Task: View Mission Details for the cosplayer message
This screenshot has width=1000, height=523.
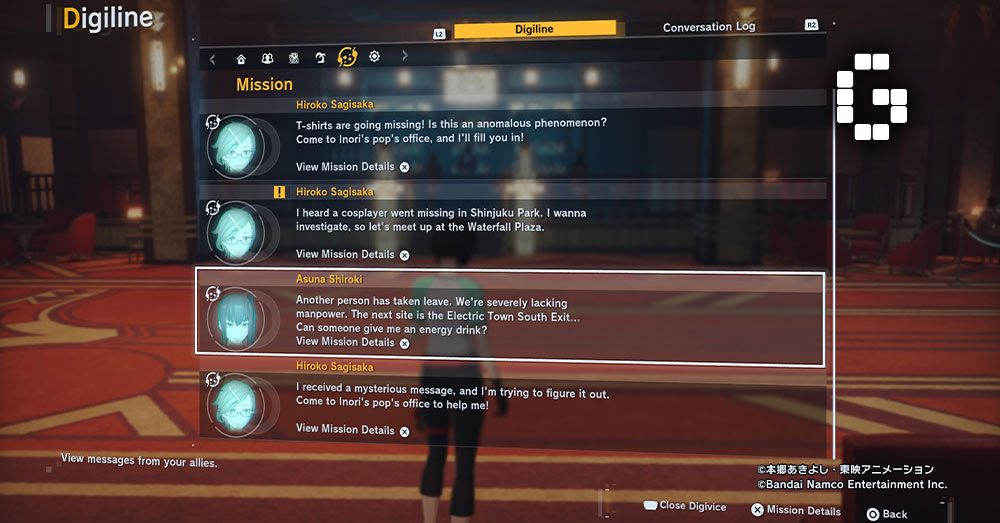Action: click(352, 255)
